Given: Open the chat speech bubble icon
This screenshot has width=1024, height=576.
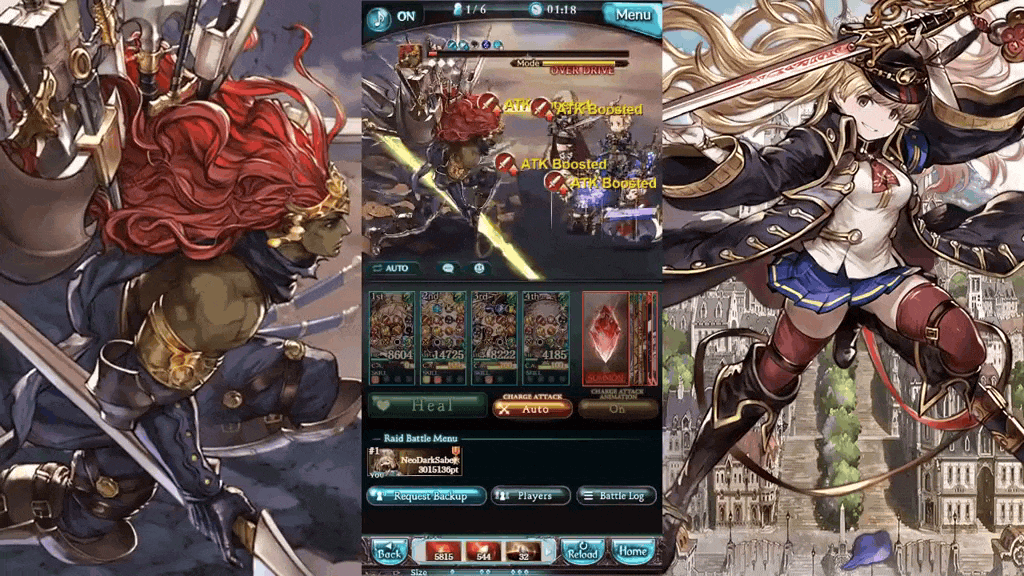Looking at the screenshot, I should tap(448, 268).
